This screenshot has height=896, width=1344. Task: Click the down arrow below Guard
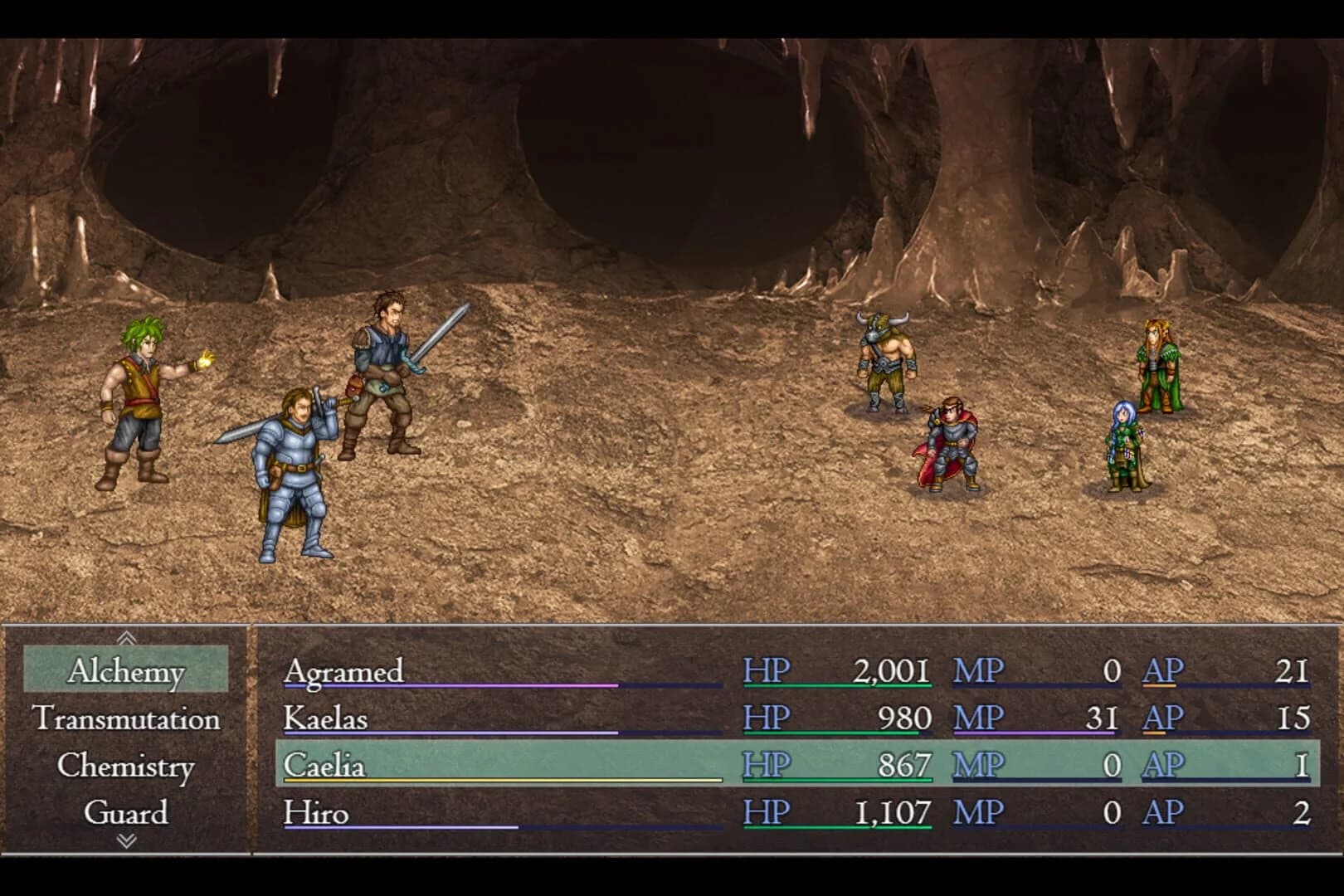(x=126, y=840)
